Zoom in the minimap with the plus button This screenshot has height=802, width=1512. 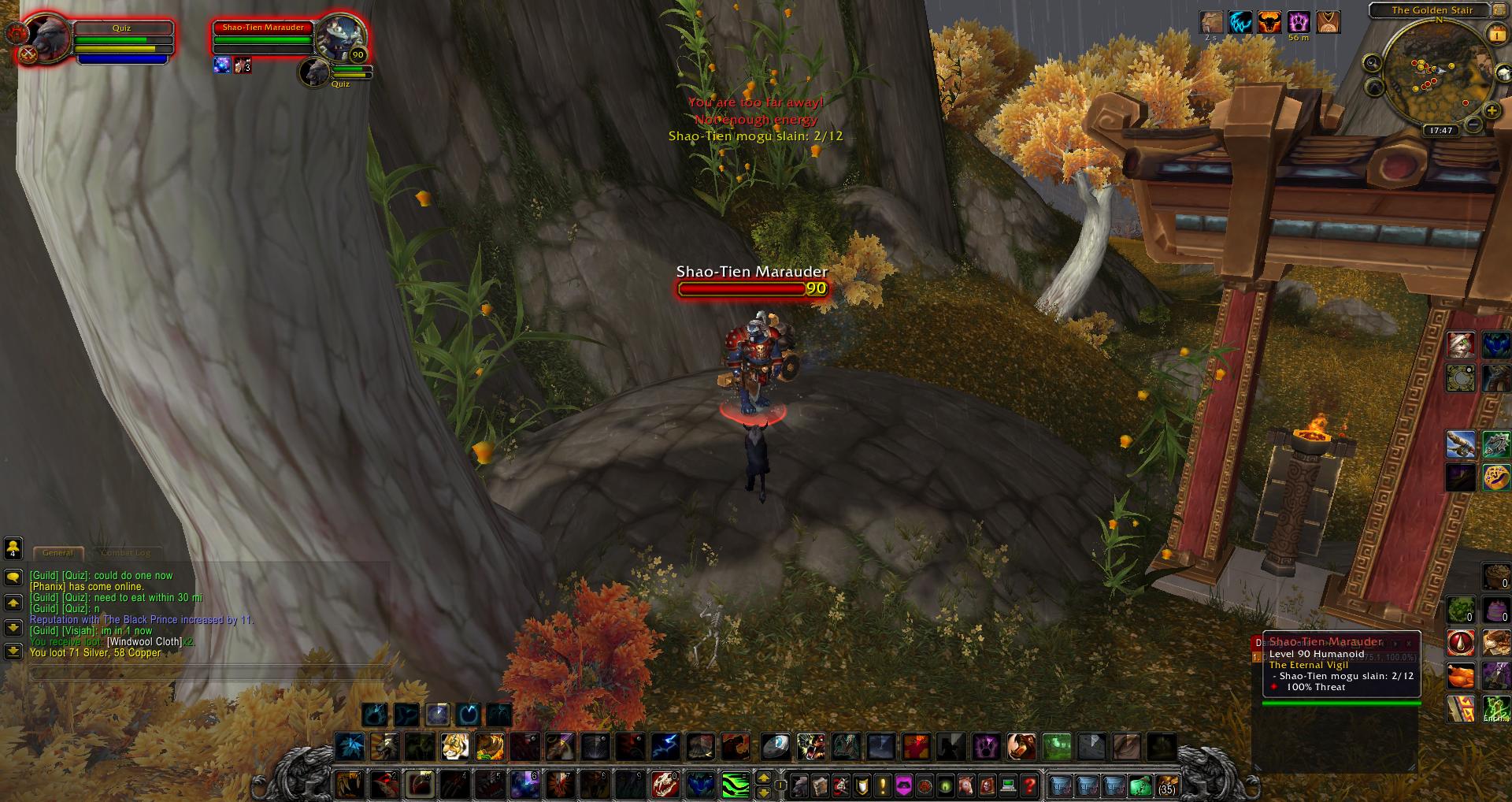tap(1491, 111)
